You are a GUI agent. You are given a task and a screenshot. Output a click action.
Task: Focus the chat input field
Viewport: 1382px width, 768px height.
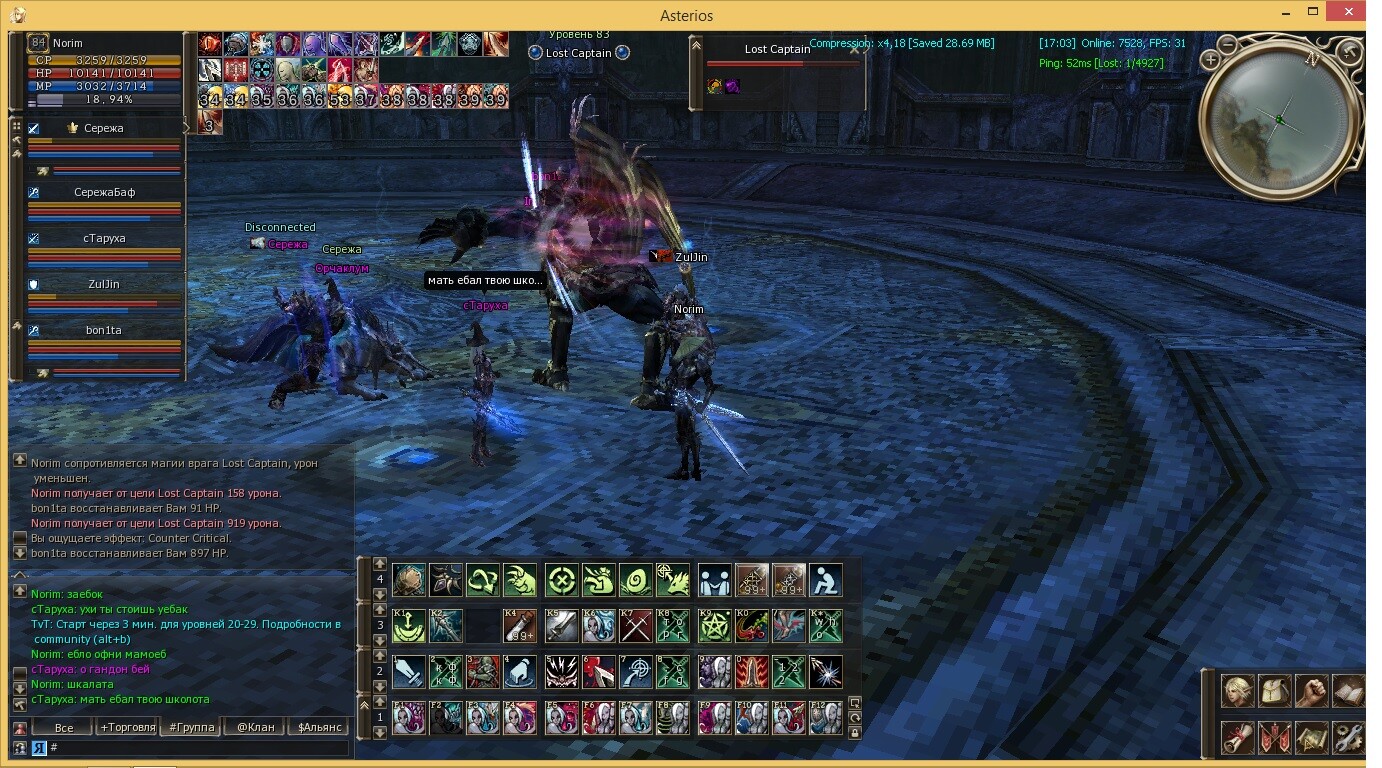[200, 747]
